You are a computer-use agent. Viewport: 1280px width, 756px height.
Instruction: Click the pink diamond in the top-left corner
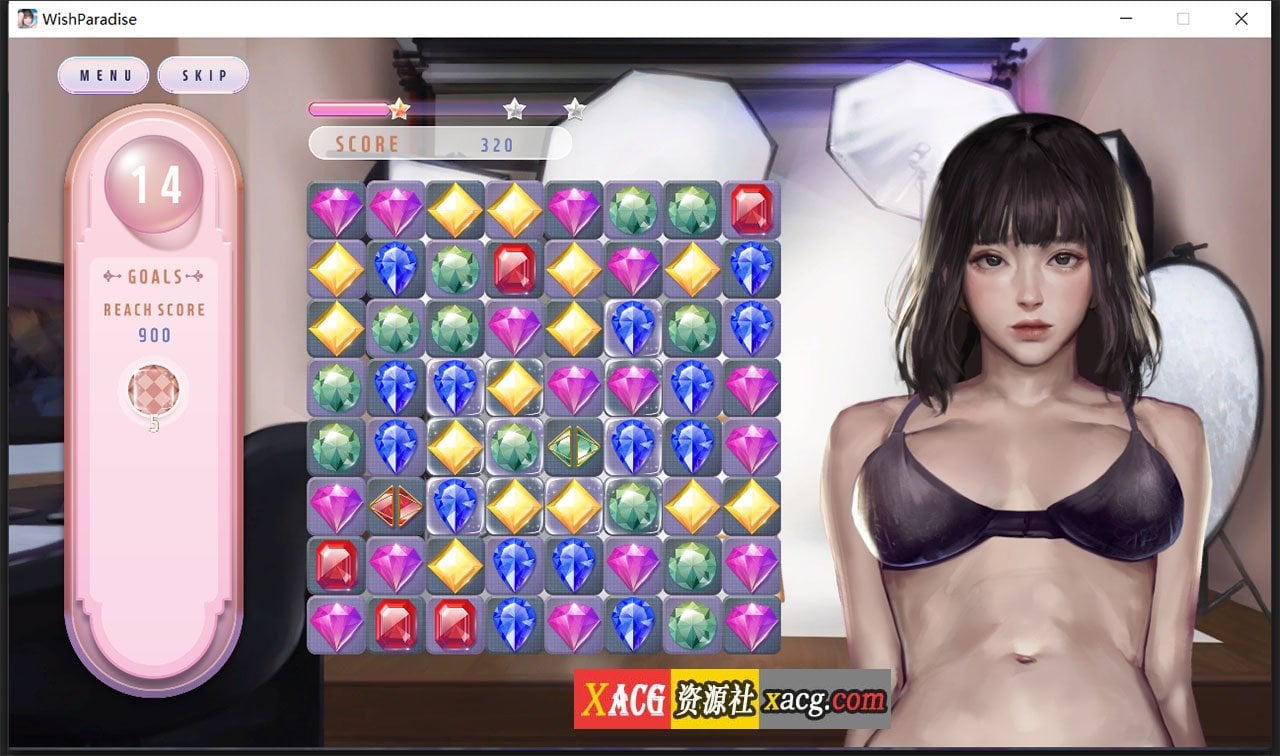pos(337,211)
